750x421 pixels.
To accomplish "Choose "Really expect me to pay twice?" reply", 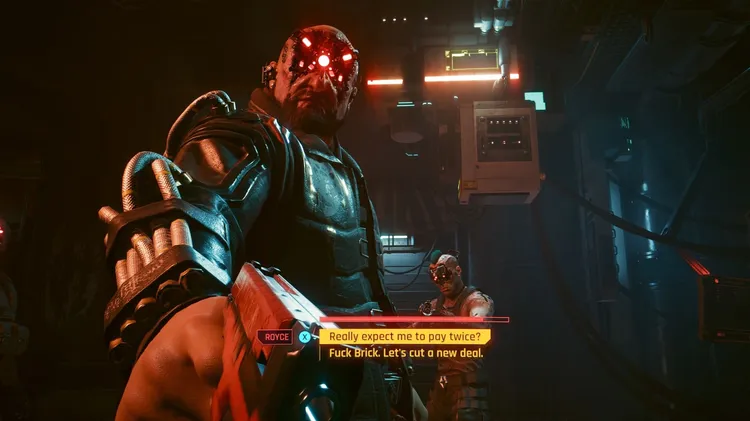I will point(404,337).
